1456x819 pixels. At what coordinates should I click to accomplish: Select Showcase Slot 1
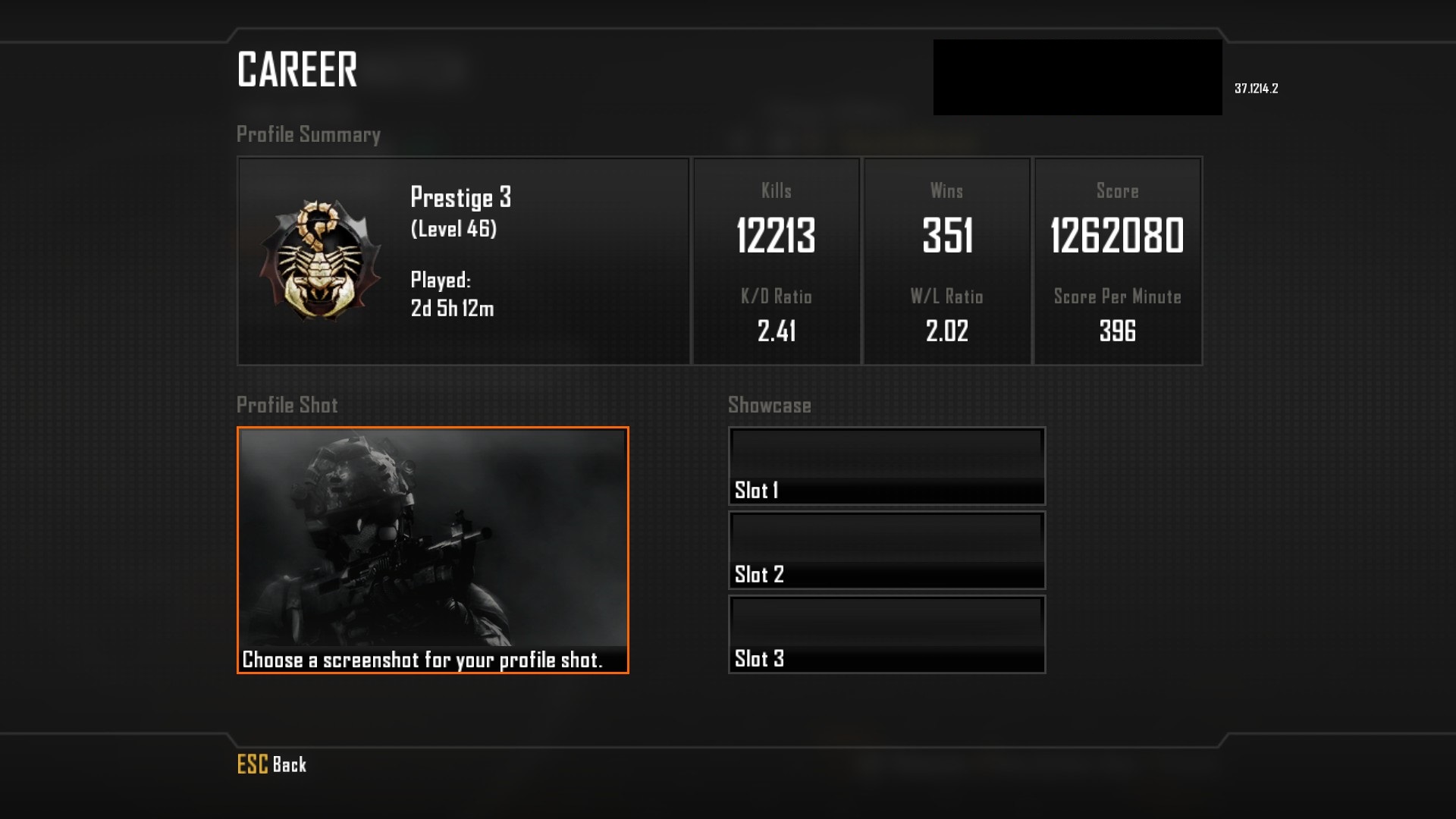(x=886, y=466)
